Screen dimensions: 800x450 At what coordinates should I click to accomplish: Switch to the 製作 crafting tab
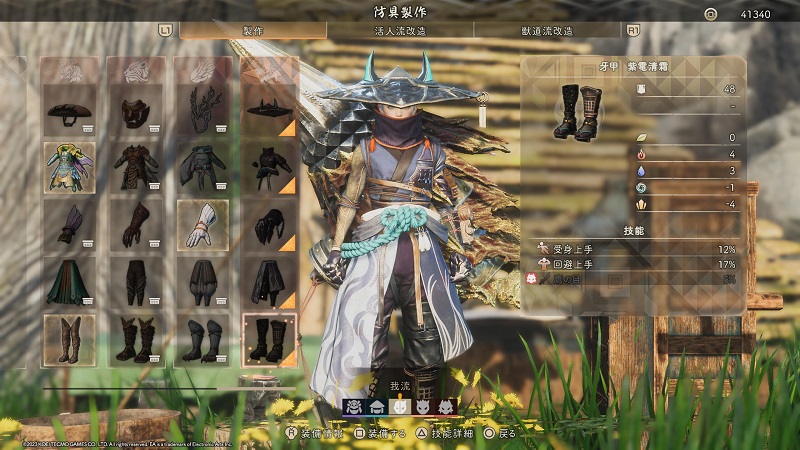[253, 31]
